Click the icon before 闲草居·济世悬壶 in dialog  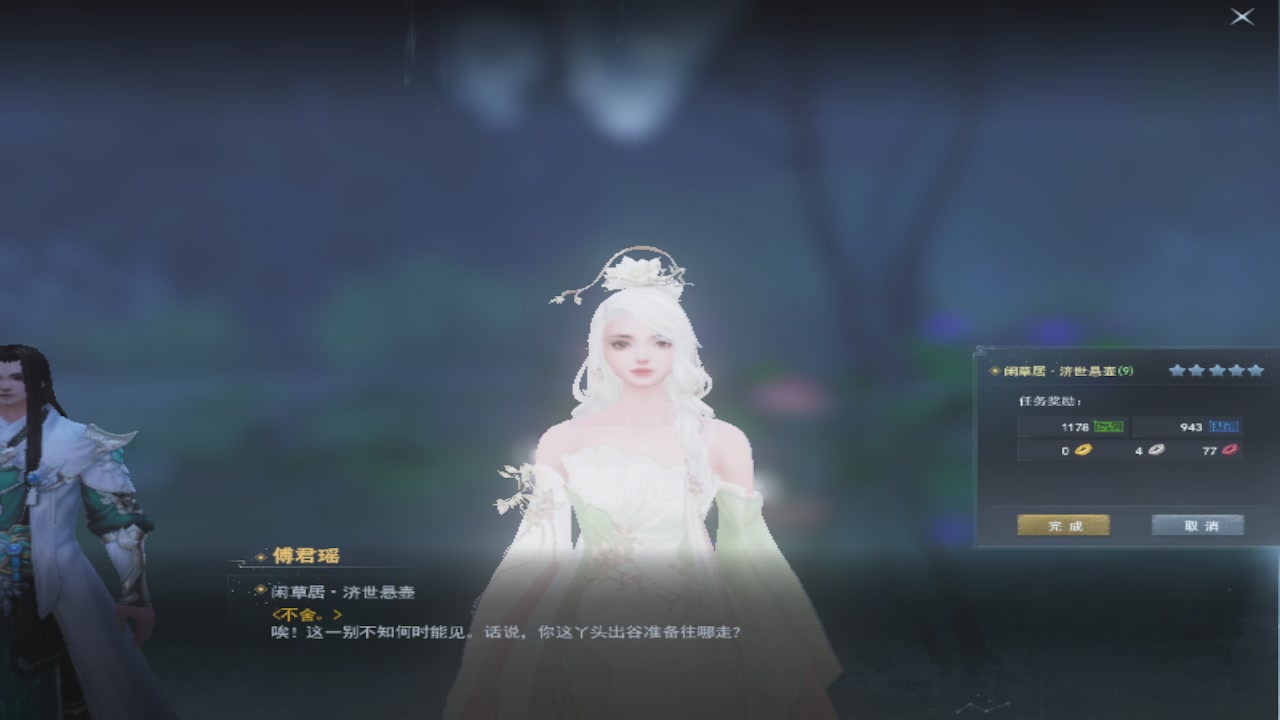pyautogui.click(x=259, y=590)
